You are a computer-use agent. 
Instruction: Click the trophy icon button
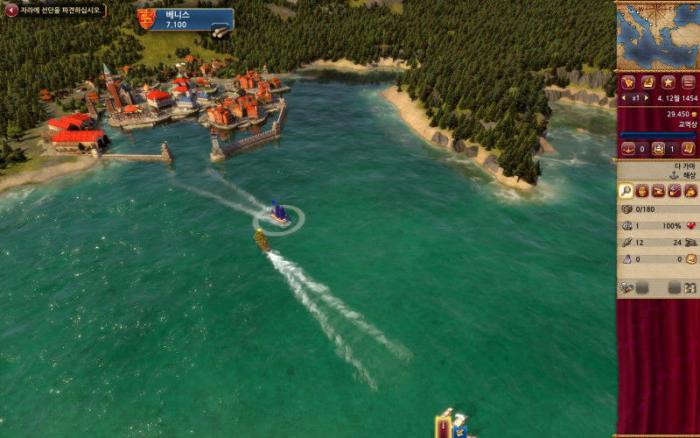(x=628, y=82)
